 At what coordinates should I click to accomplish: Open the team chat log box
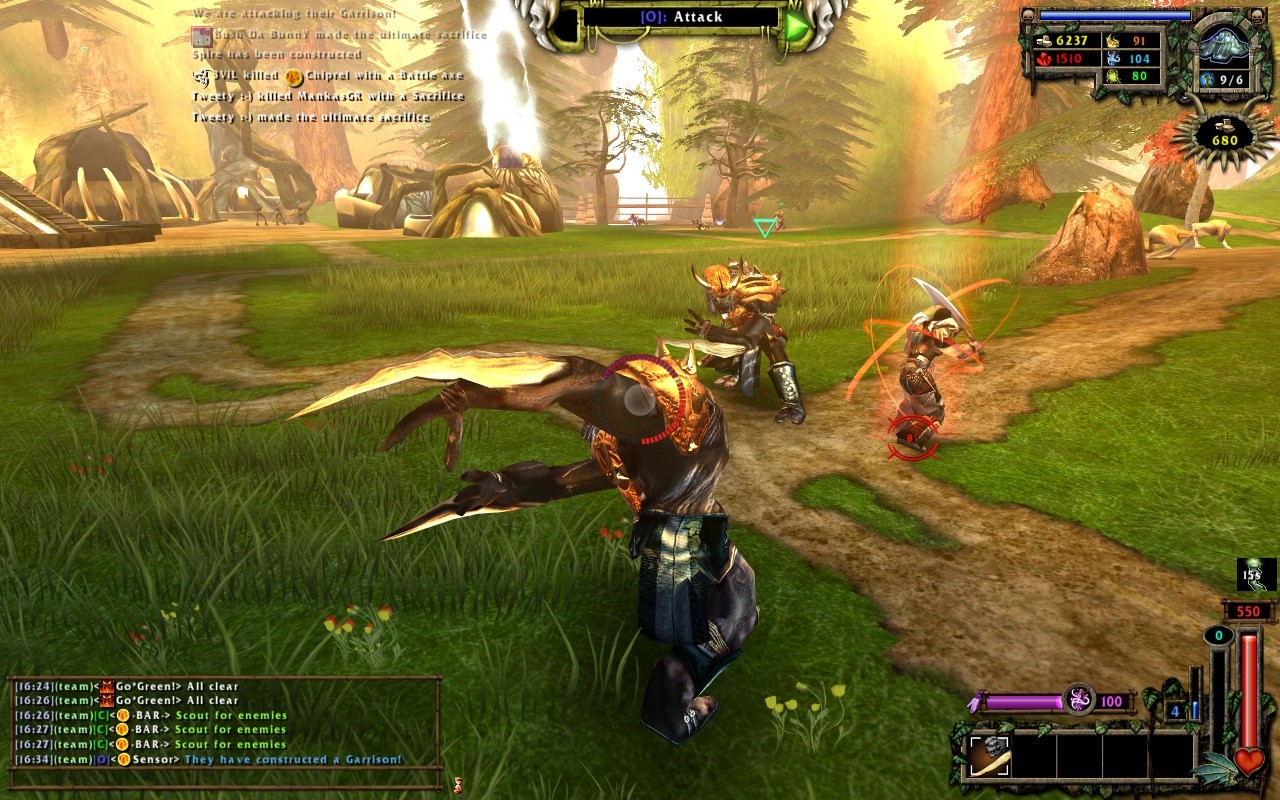[x=225, y=723]
